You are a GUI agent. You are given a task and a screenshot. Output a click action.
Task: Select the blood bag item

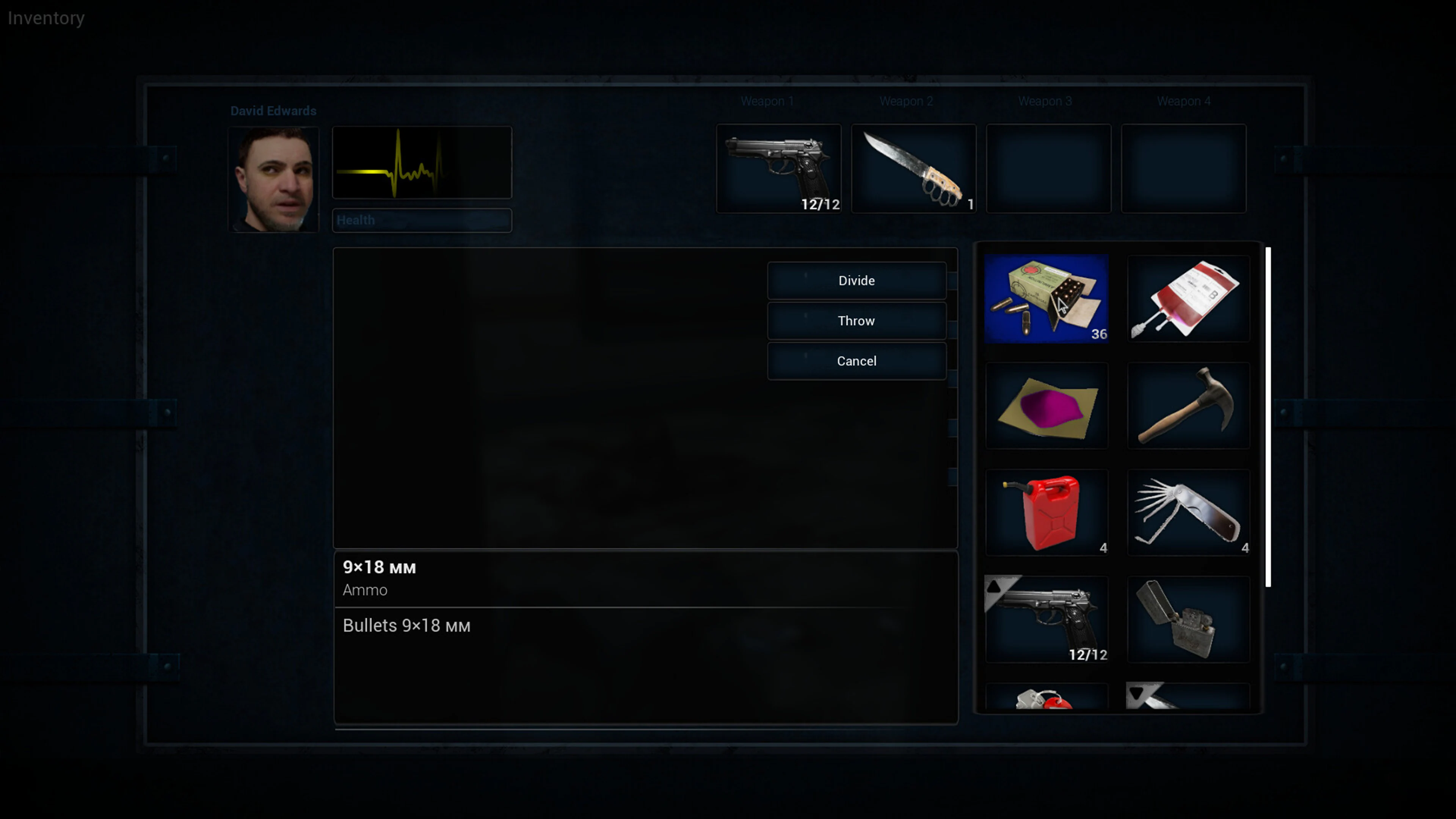[x=1188, y=298]
